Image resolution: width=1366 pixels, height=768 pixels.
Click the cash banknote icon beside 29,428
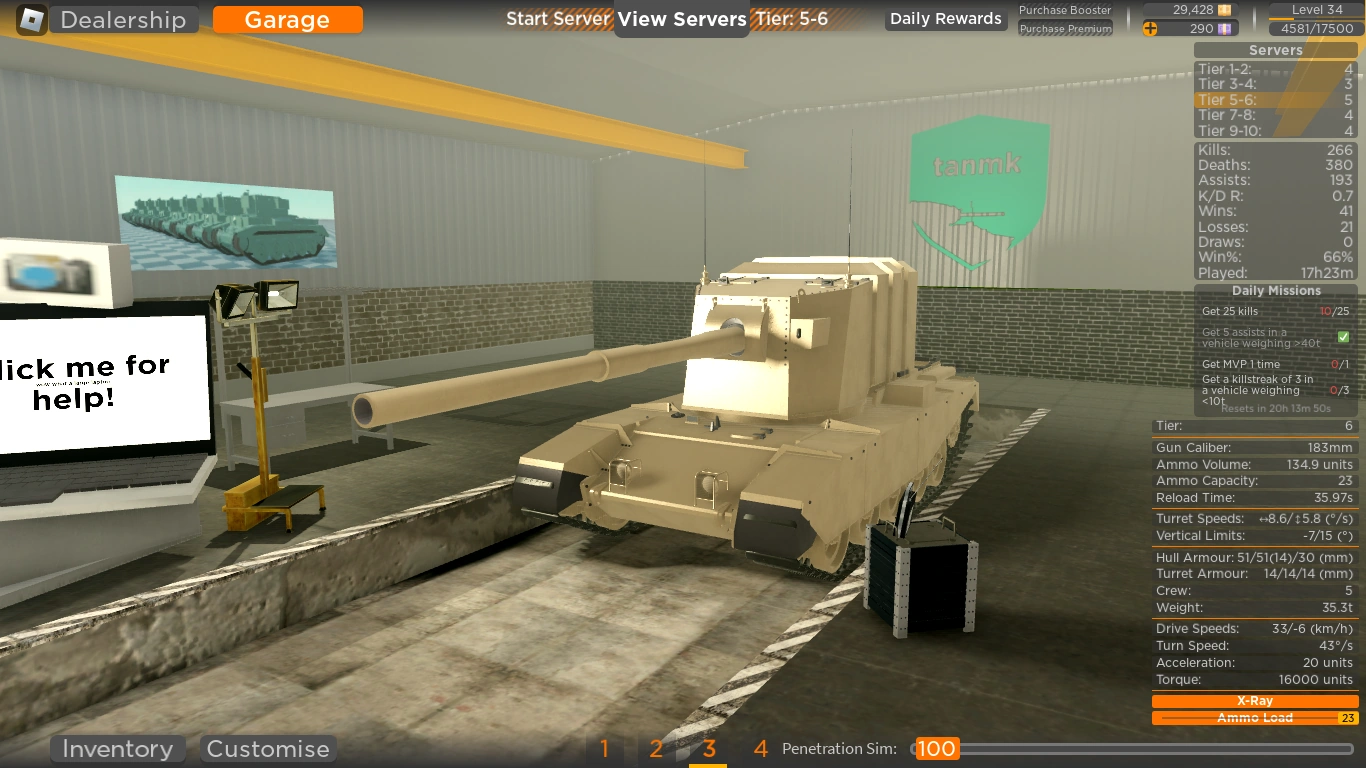pyautogui.click(x=1224, y=9)
